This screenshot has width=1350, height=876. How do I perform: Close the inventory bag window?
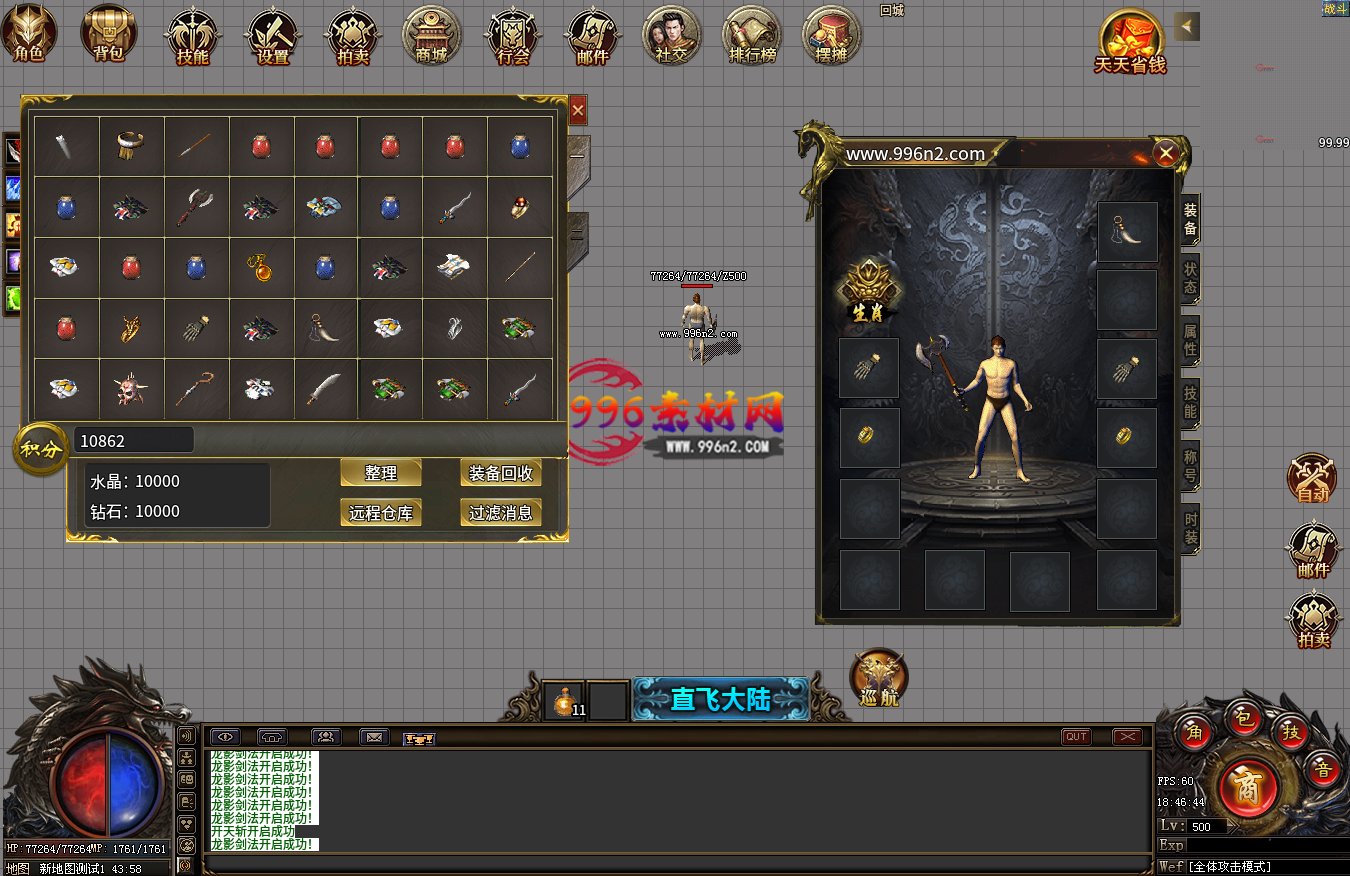point(578,110)
